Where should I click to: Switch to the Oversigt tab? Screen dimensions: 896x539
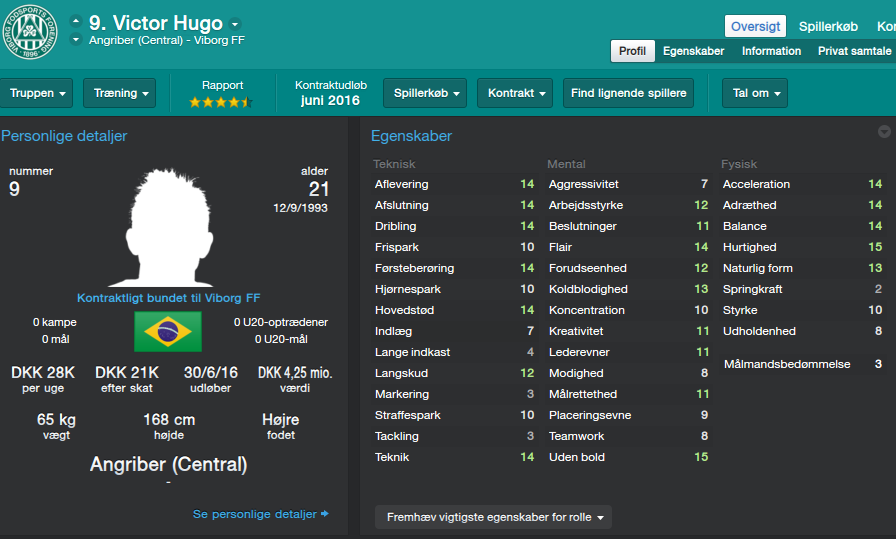coord(756,26)
